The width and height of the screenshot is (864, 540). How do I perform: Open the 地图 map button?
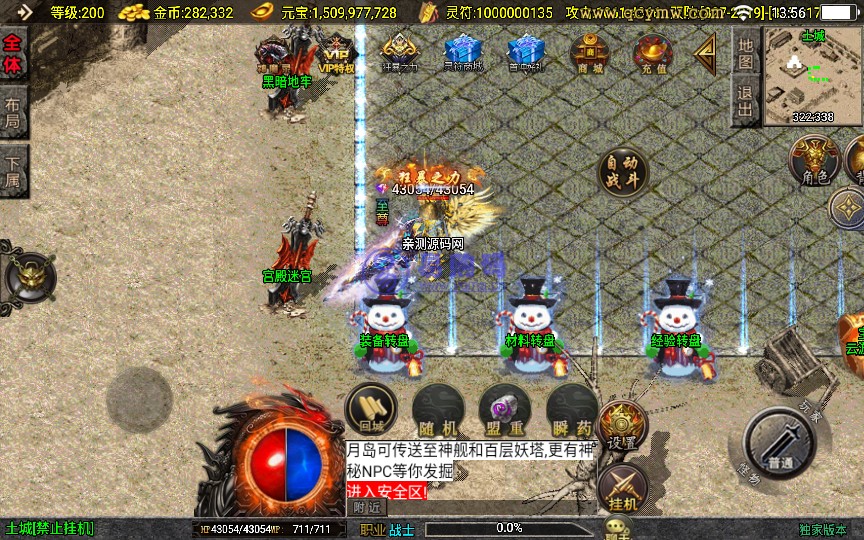745,53
